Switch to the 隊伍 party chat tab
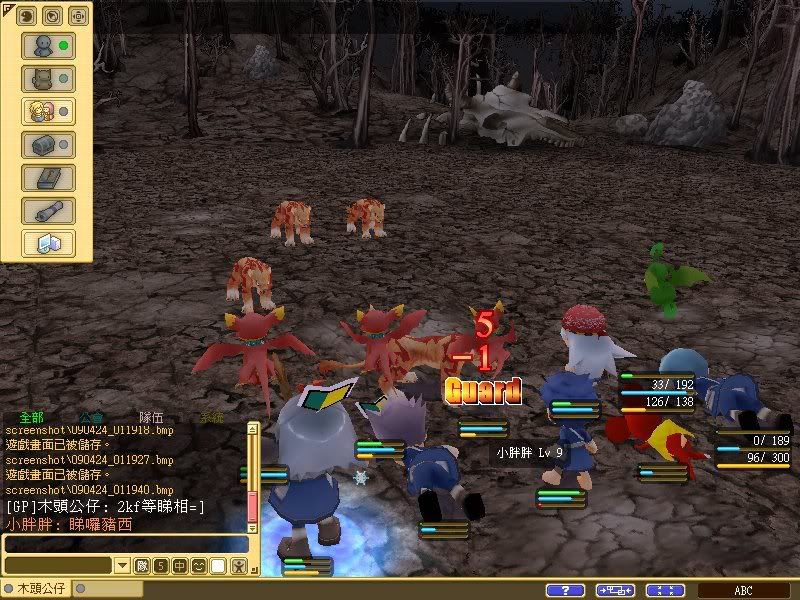The width and height of the screenshot is (800, 600). pyautogui.click(x=151, y=417)
